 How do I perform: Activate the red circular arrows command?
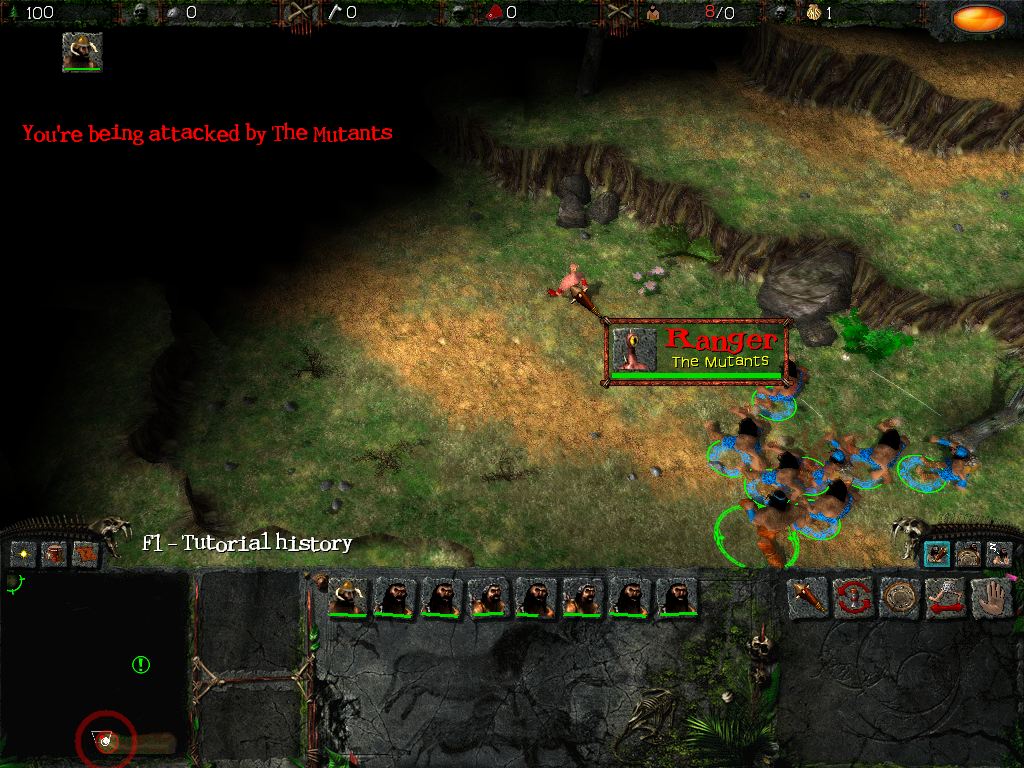(853, 598)
